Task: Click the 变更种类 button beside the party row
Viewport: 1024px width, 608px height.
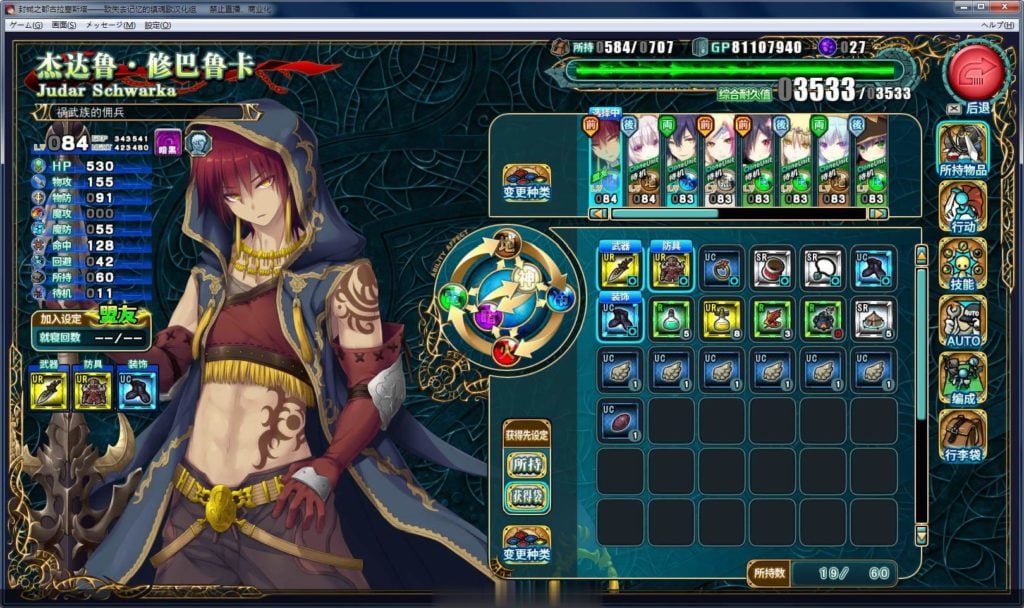Action: [x=527, y=182]
